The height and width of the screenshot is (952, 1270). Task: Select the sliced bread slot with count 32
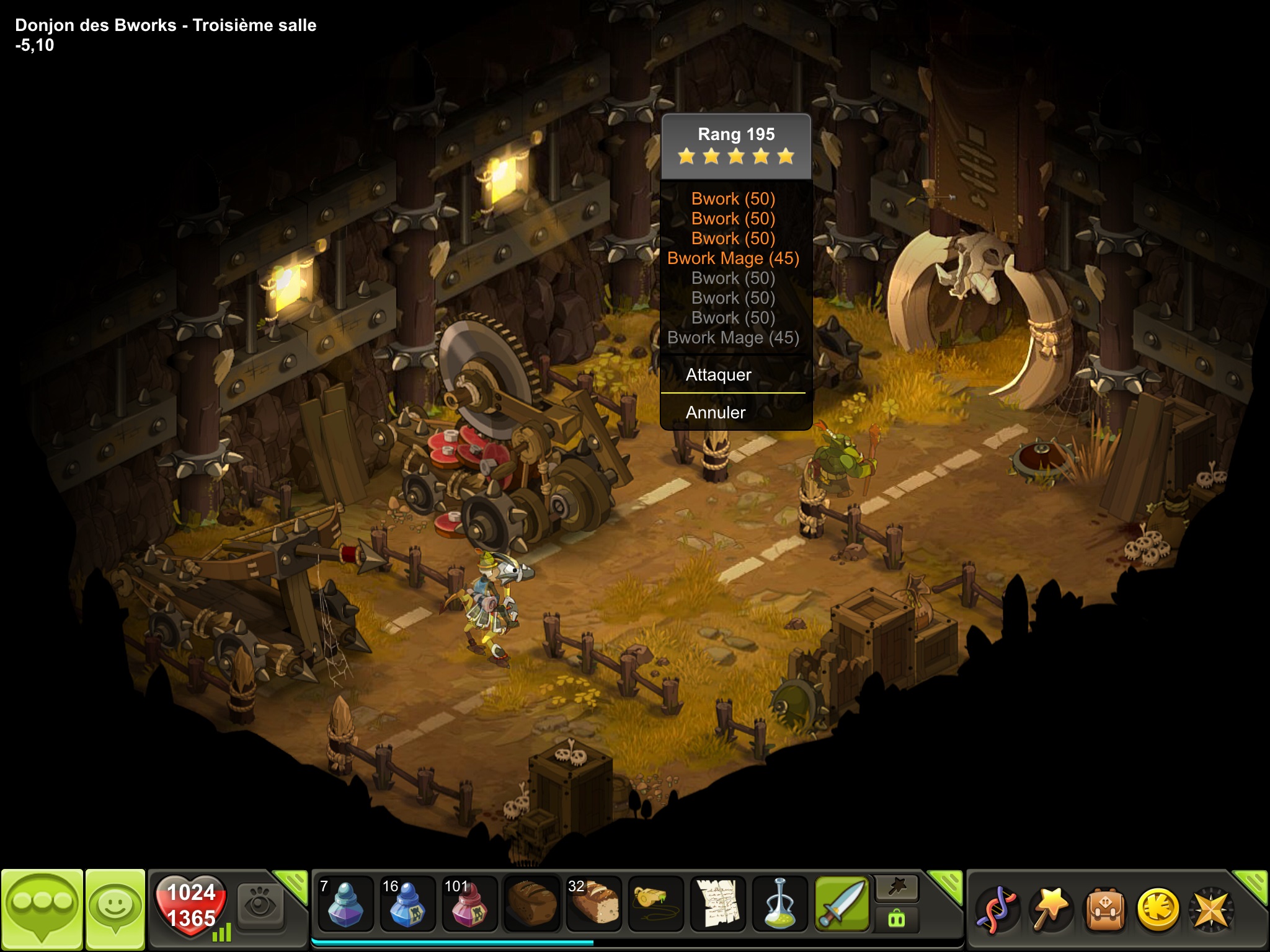[593, 904]
